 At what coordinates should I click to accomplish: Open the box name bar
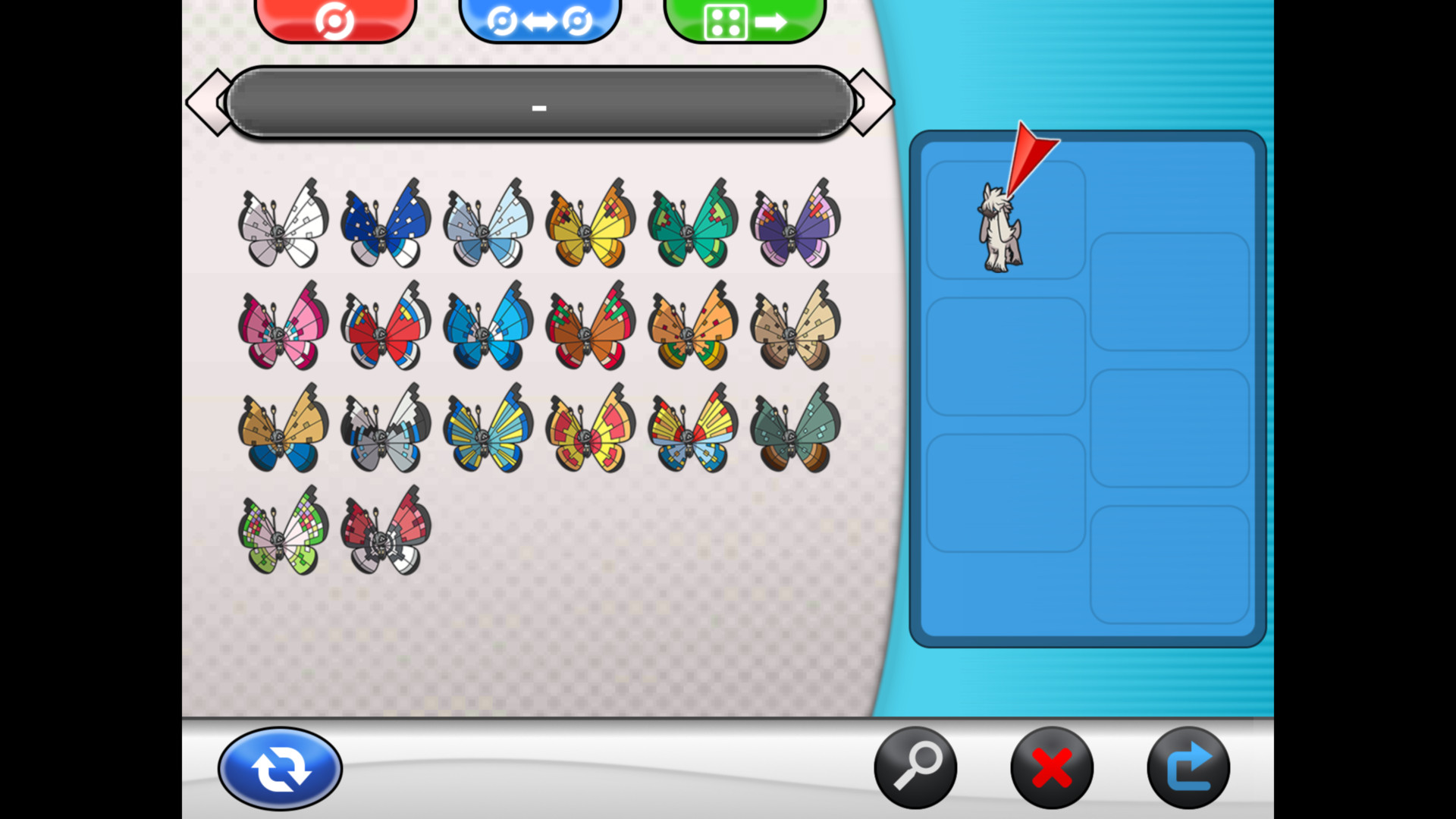[x=540, y=106]
